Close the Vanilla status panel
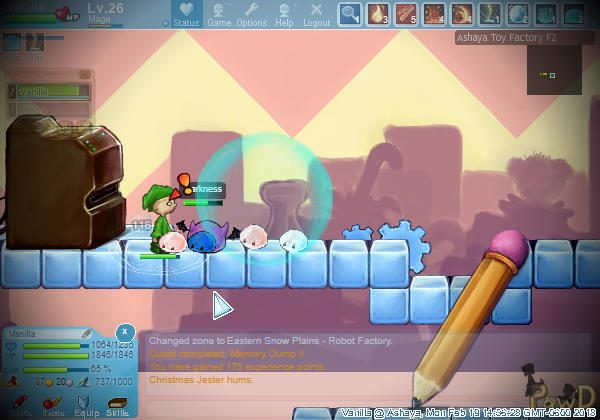This screenshot has height=420, width=600. 124,331
